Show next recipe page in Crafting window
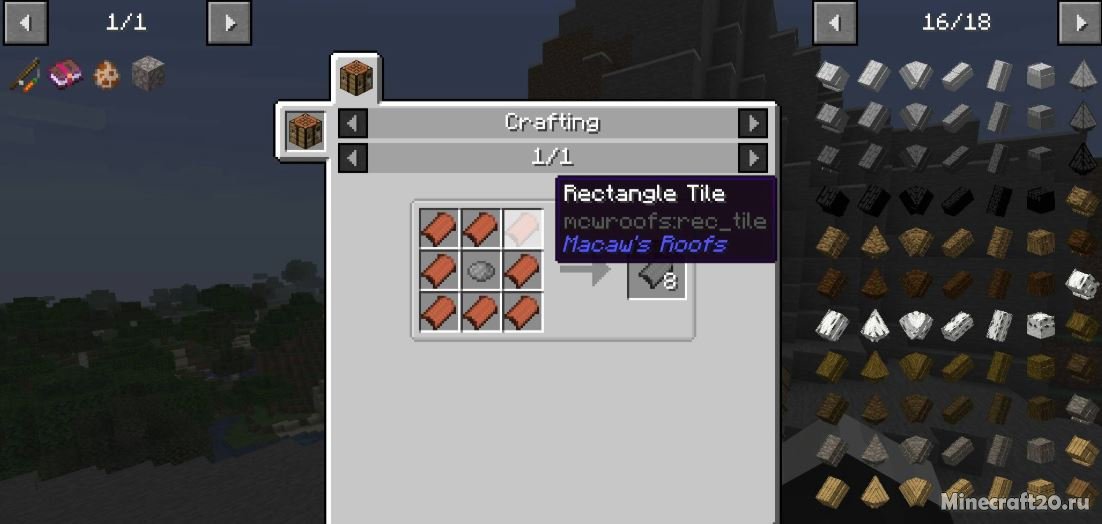Screen dimensions: 1102x524 pyautogui.click(x=752, y=158)
